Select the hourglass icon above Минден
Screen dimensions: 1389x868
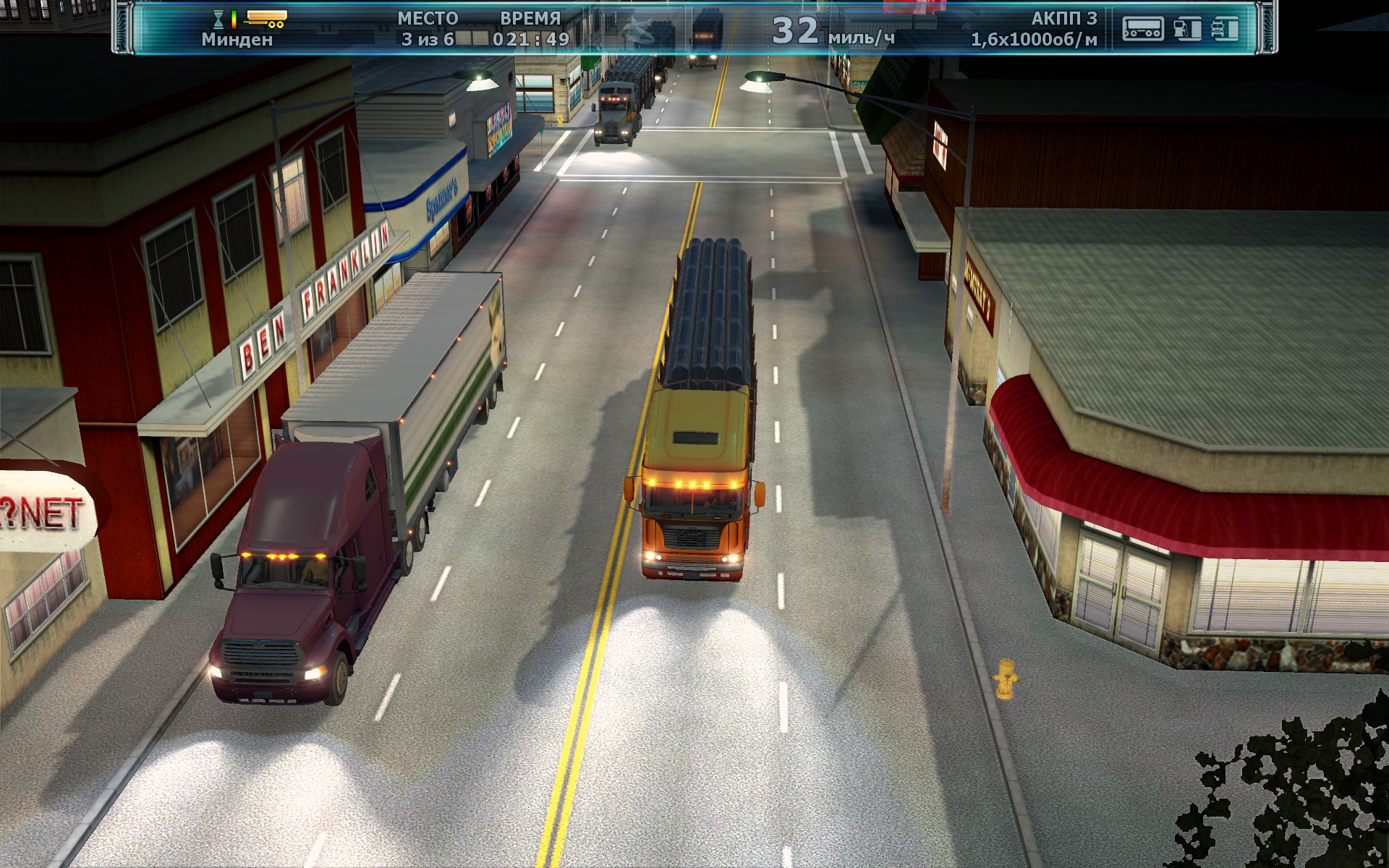(x=218, y=19)
